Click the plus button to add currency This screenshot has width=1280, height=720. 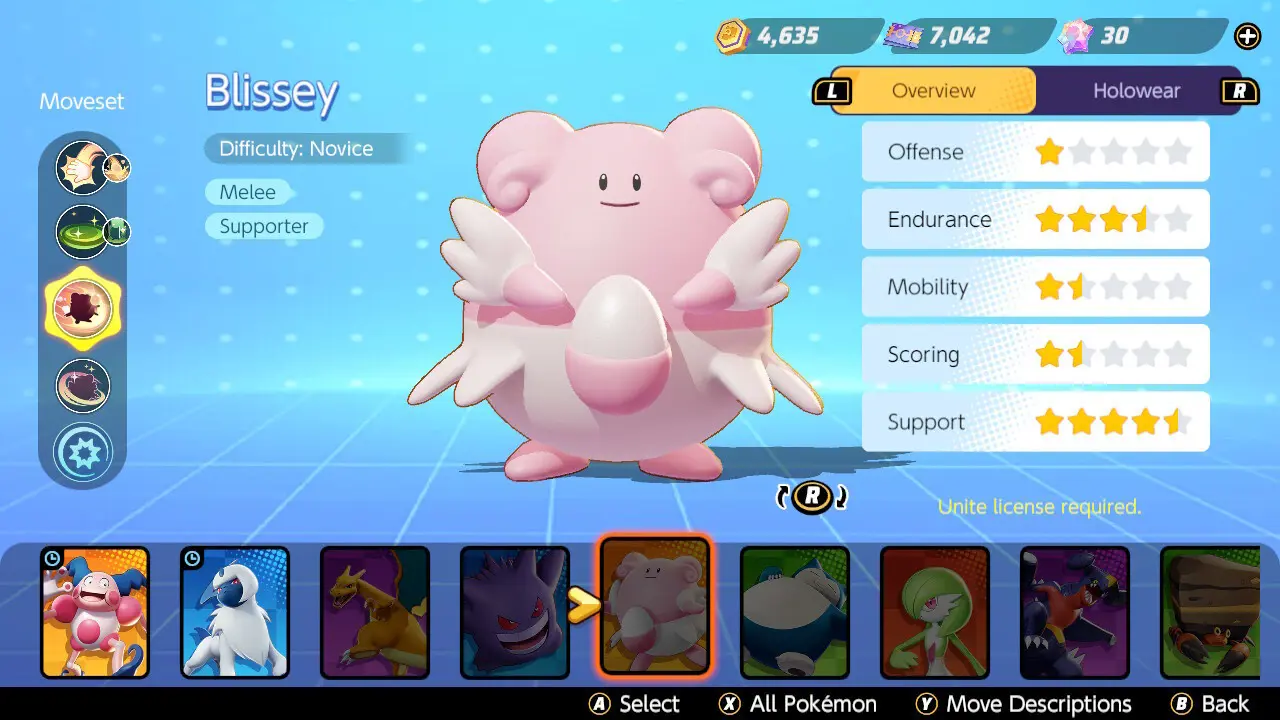(x=1247, y=36)
